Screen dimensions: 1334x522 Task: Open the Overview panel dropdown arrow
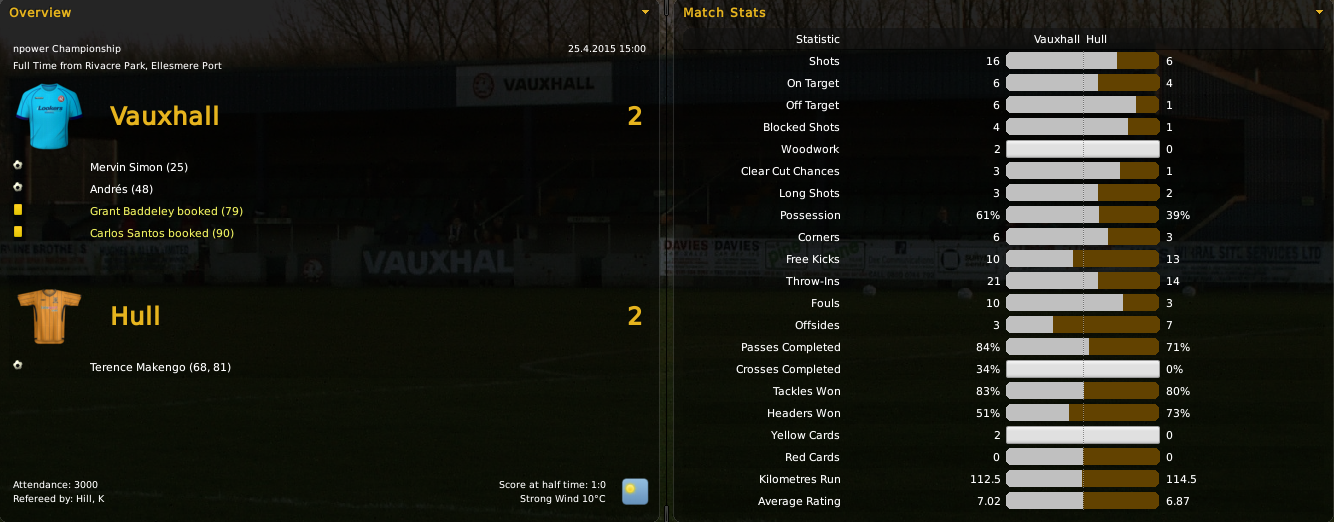[x=645, y=13]
